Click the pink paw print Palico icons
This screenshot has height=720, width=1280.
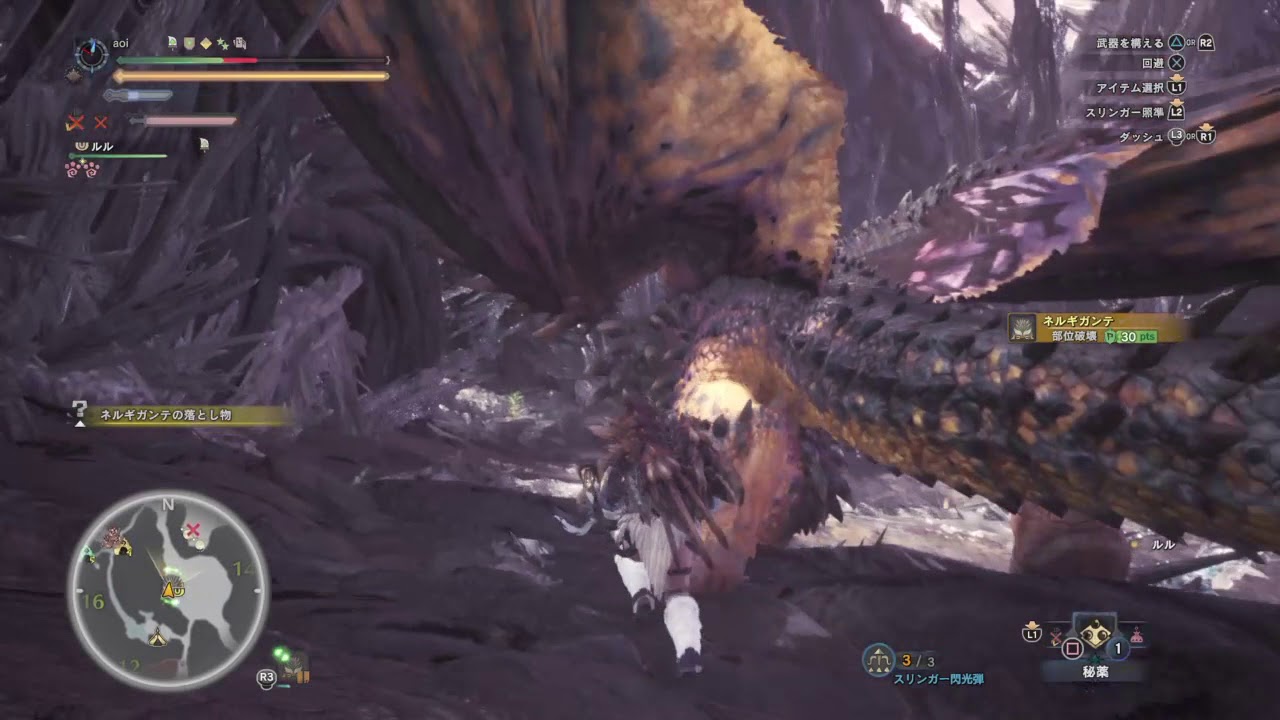[81, 169]
